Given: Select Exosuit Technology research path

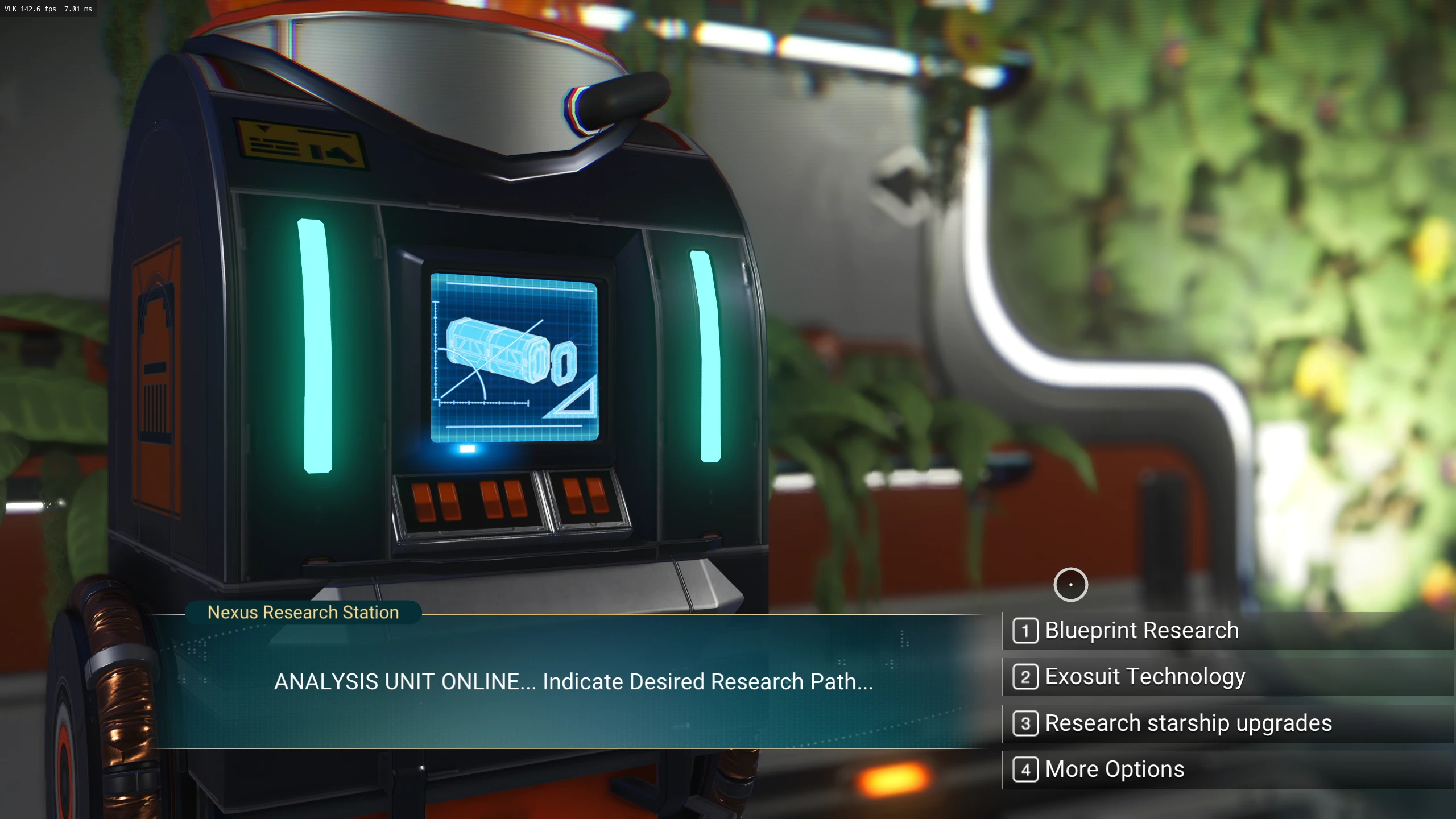Looking at the screenshot, I should (x=1144, y=677).
